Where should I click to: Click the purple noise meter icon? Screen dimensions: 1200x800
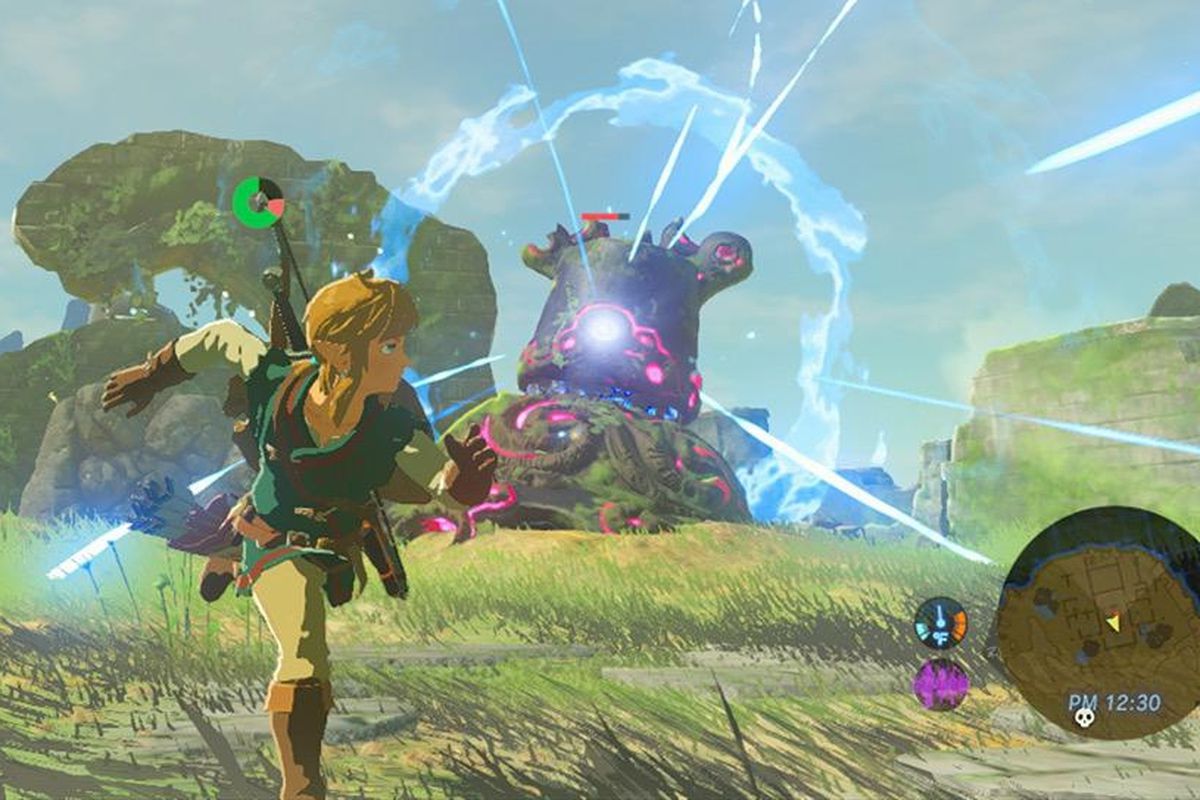[941, 684]
